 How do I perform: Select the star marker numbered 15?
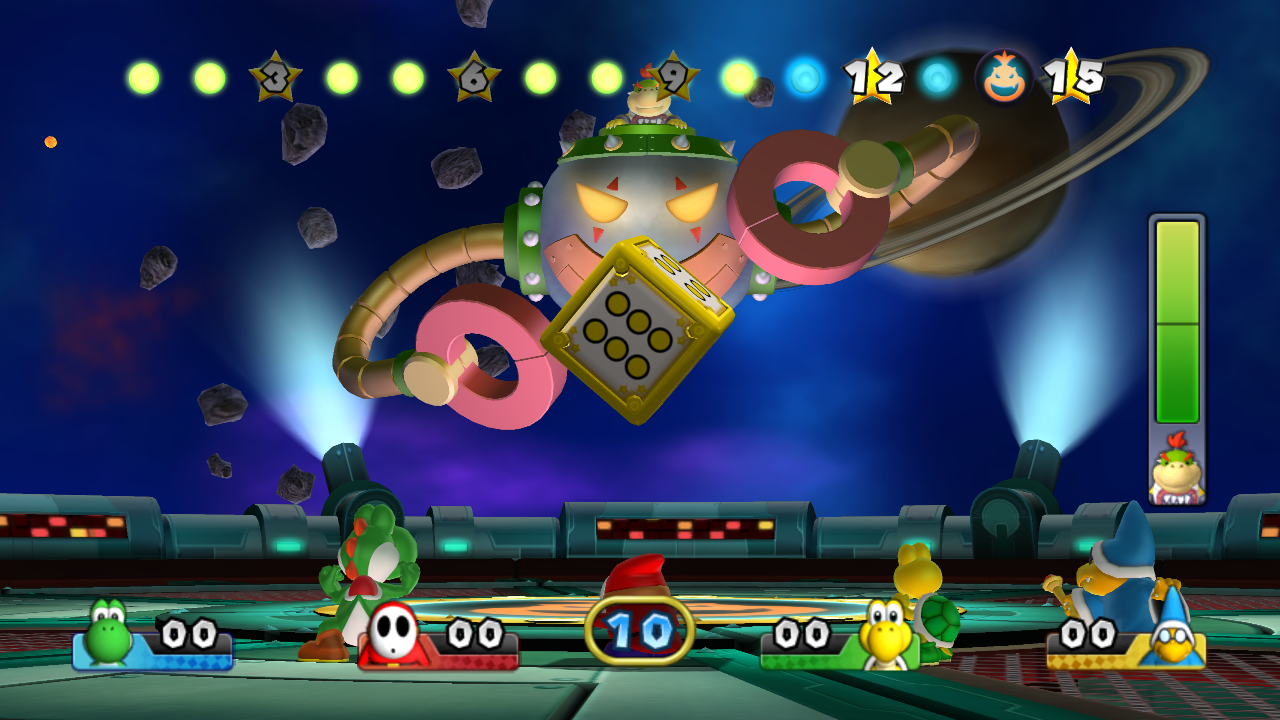[x=1072, y=77]
